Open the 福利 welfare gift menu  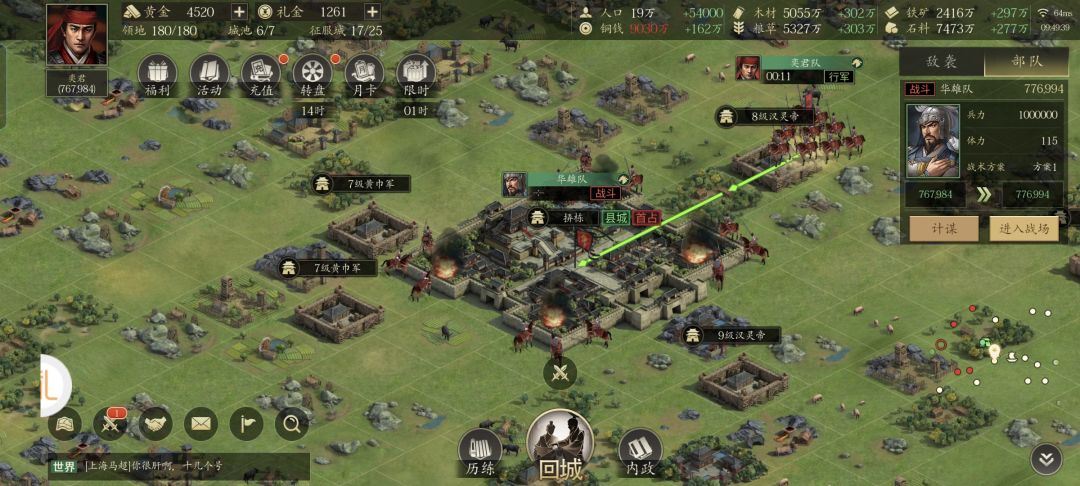pyautogui.click(x=156, y=73)
